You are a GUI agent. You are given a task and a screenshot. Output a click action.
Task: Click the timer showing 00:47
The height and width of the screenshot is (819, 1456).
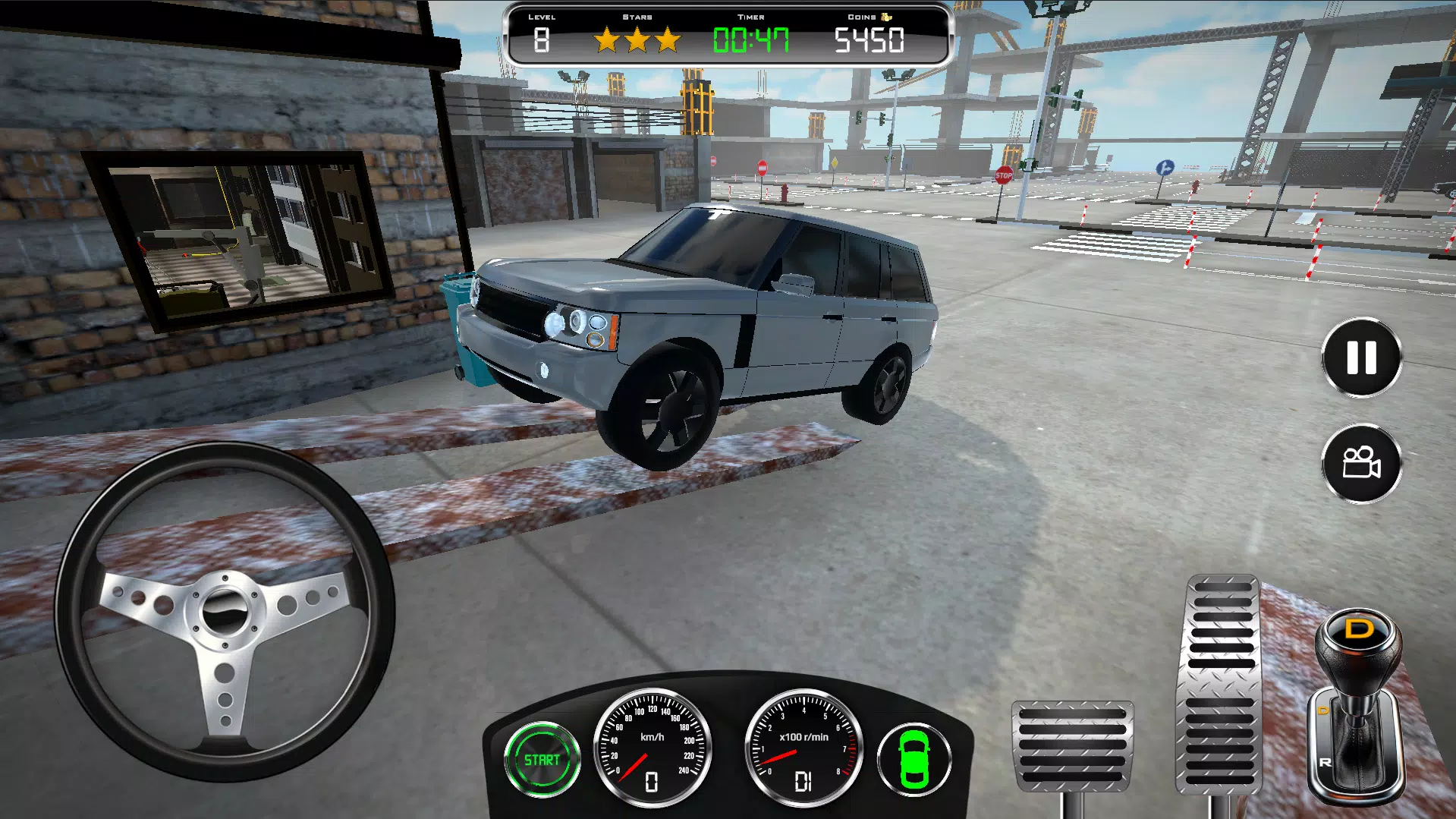point(752,39)
